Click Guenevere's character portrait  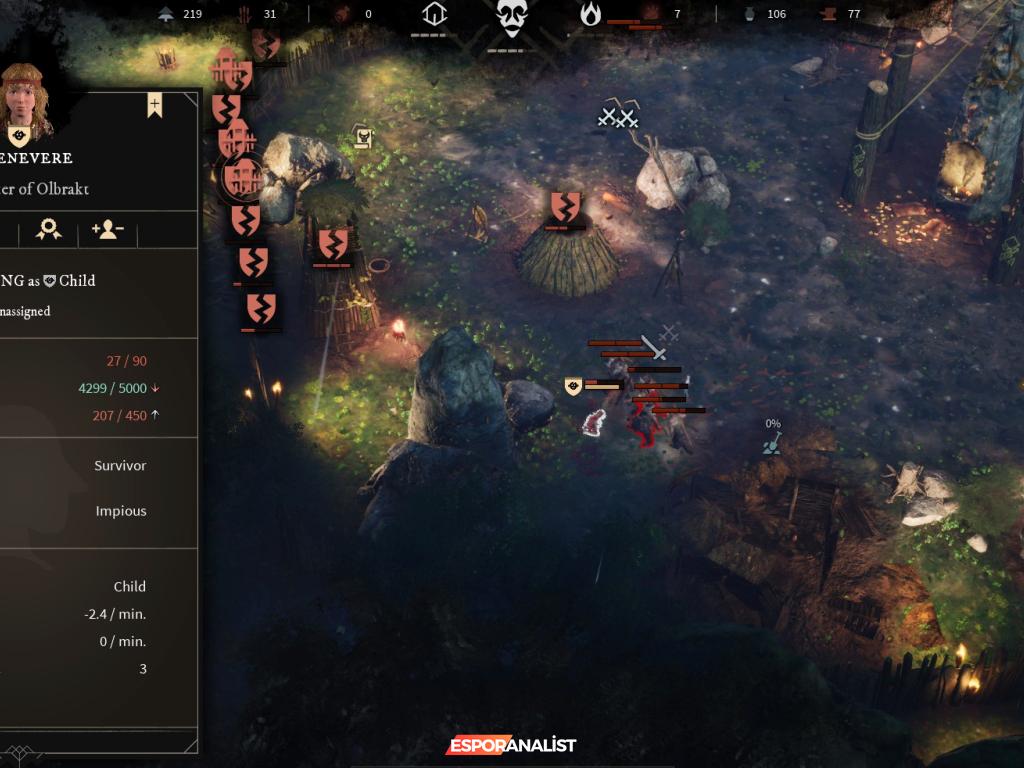pos(25,102)
